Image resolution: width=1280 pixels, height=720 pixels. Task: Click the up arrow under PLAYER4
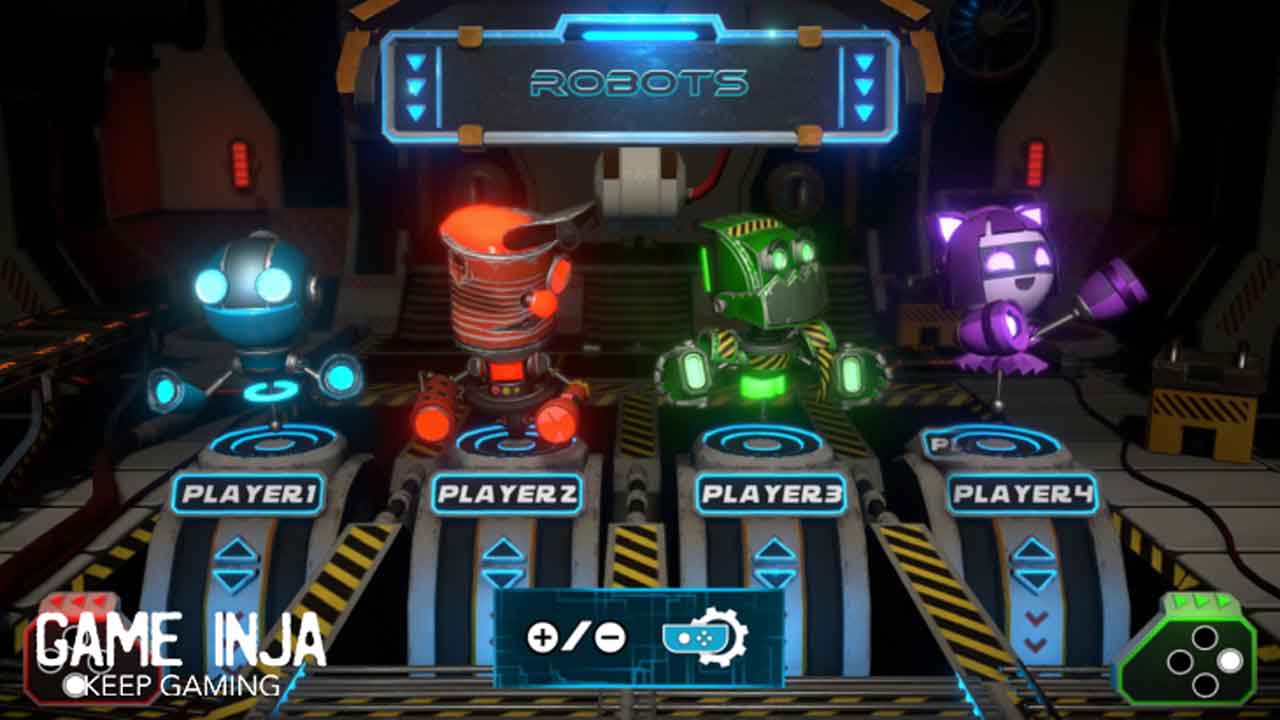(x=1034, y=550)
